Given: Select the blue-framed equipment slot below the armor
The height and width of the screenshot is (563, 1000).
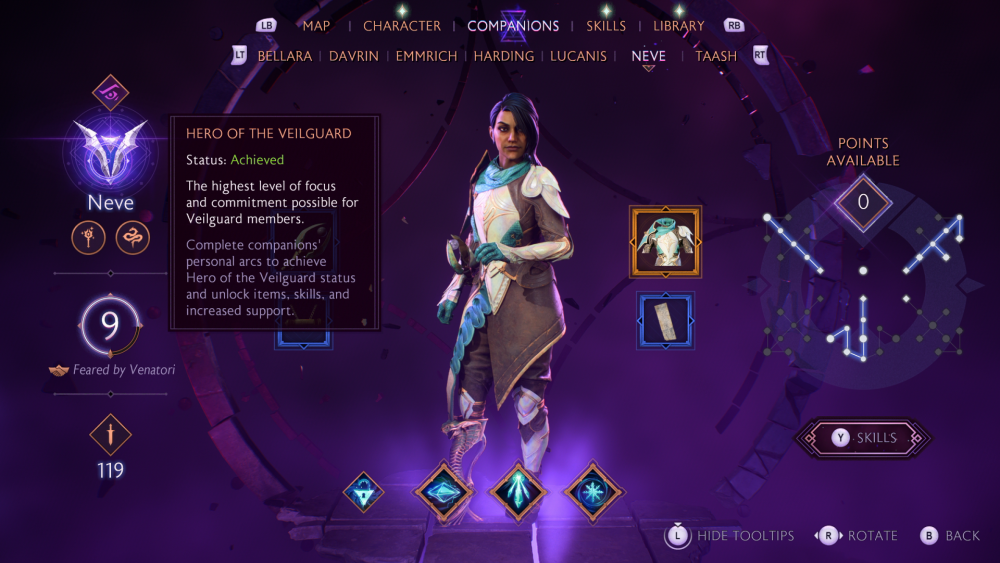Looking at the screenshot, I should [x=665, y=320].
